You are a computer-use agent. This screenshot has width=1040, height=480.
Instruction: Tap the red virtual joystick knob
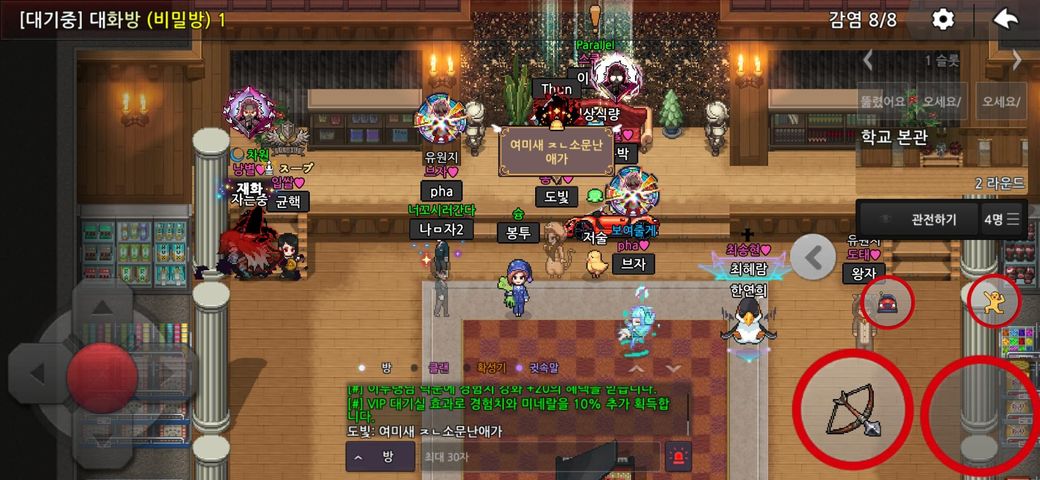click(x=101, y=377)
